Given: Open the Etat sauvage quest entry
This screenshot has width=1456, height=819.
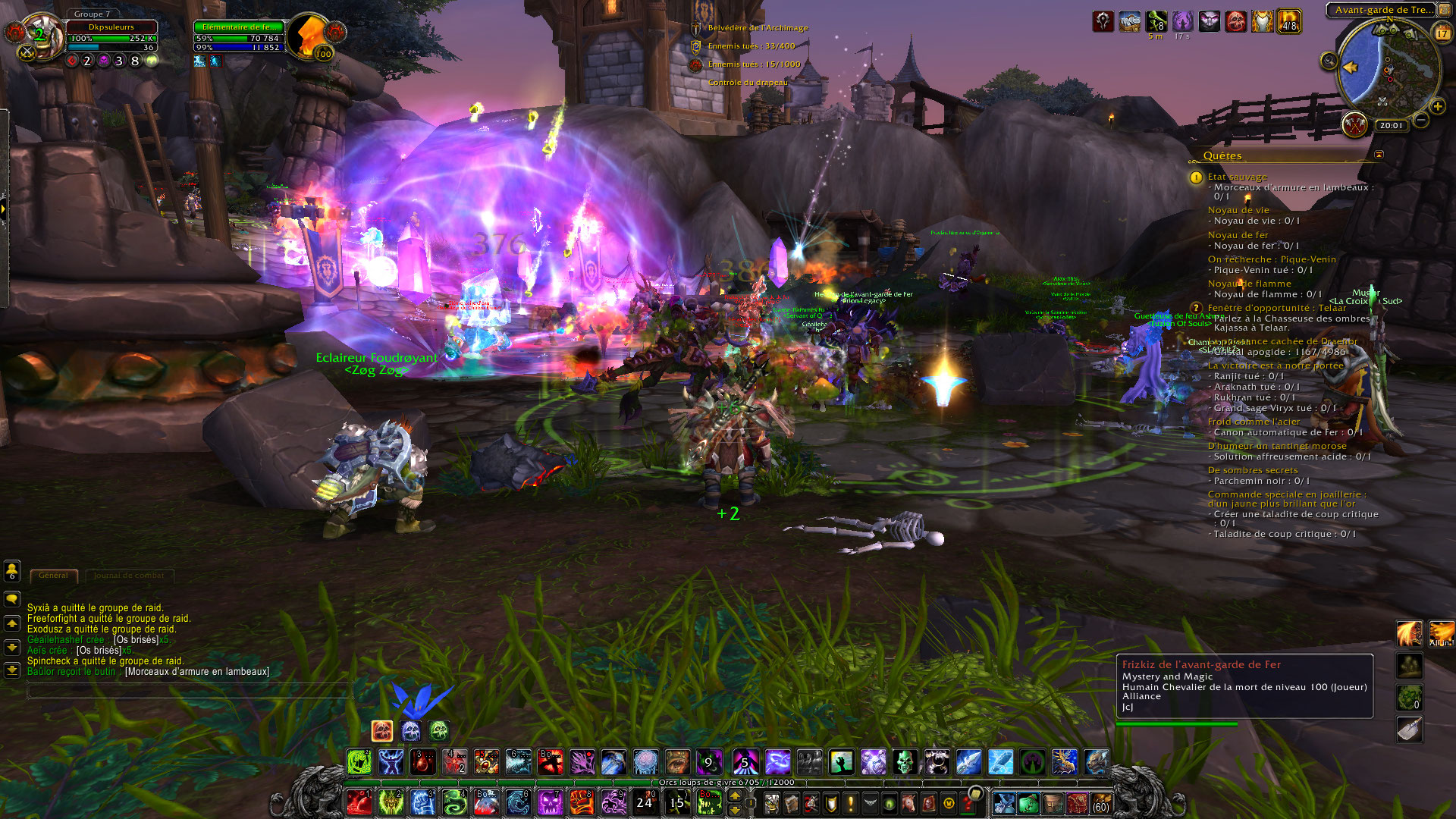Looking at the screenshot, I should [x=1237, y=177].
